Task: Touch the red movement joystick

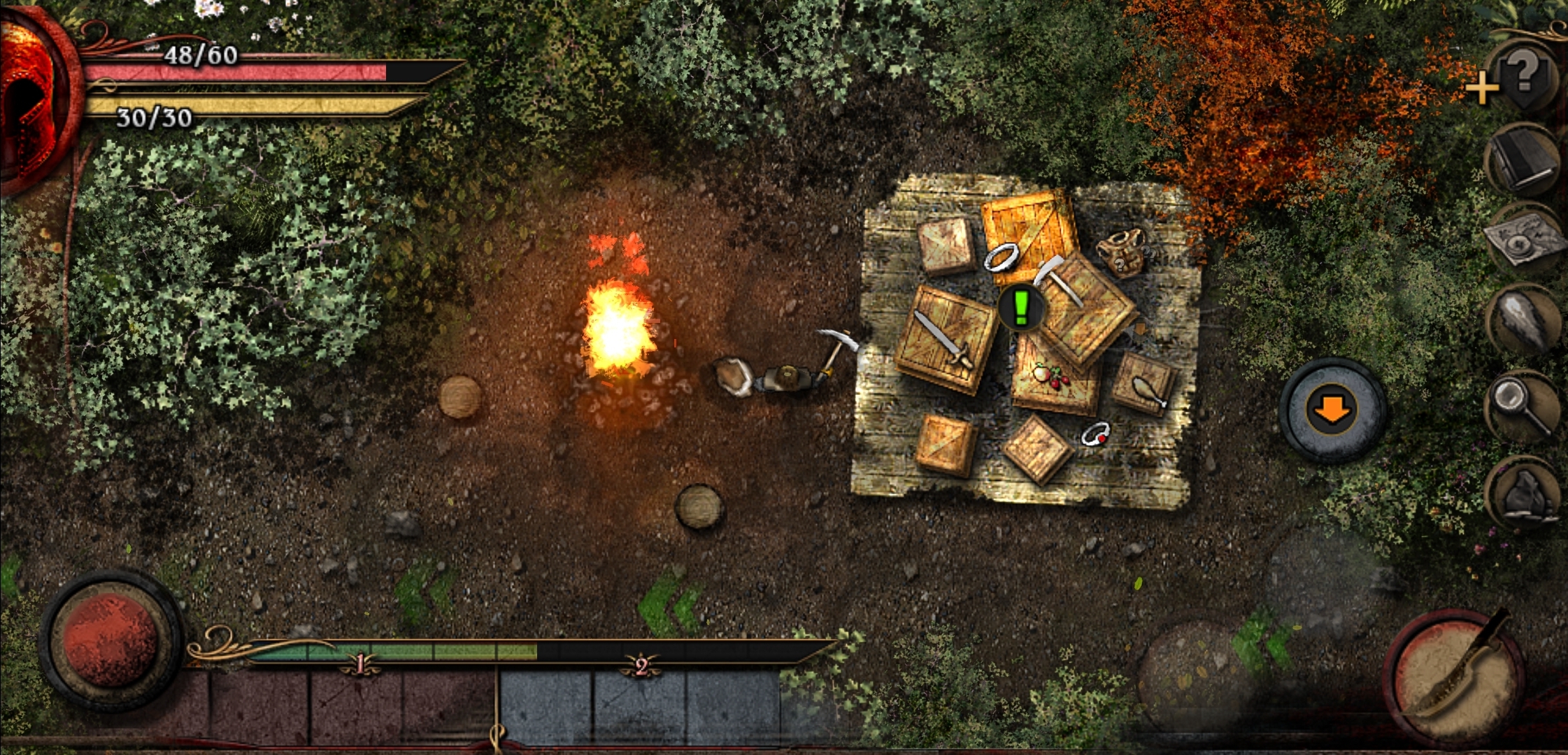Action: (111, 640)
